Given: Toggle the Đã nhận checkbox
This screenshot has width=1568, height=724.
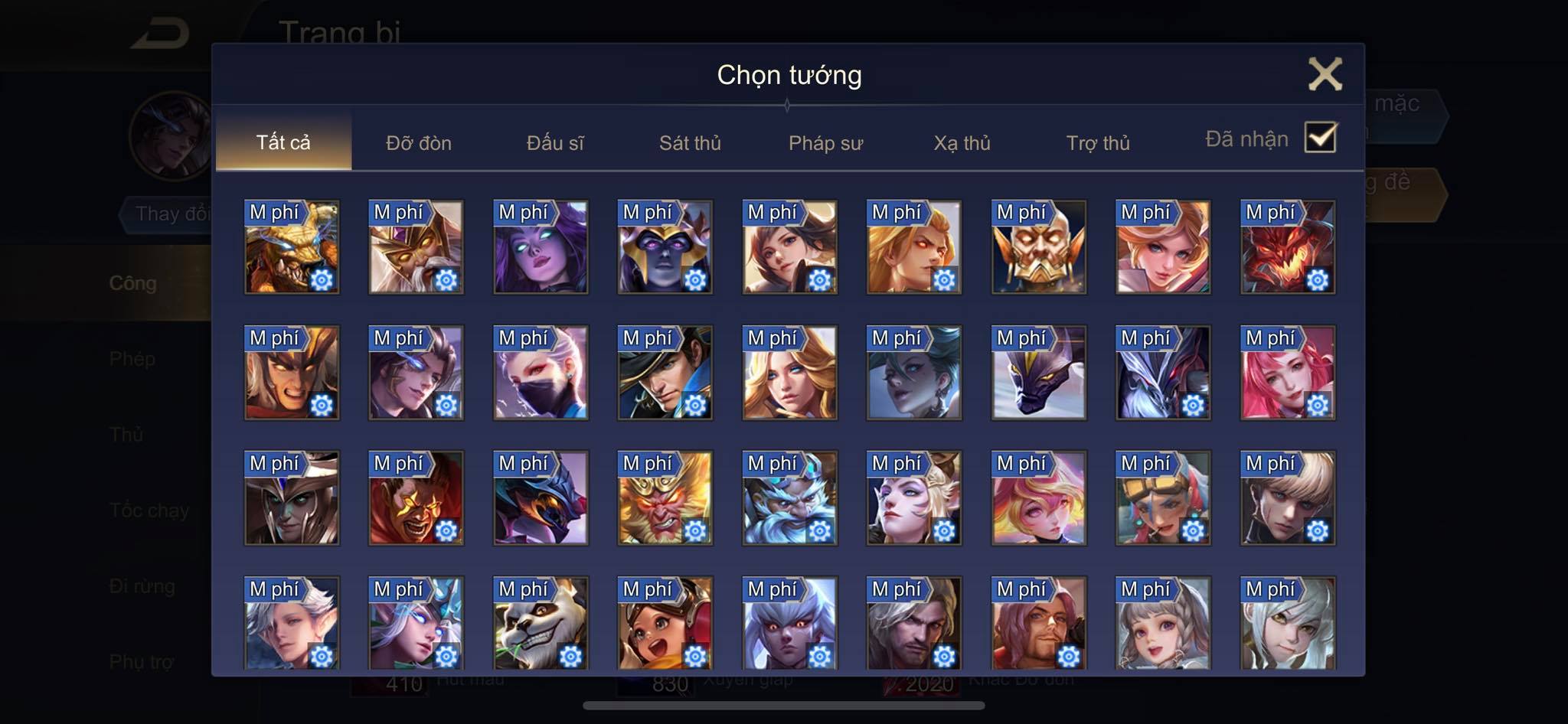Looking at the screenshot, I should tap(1320, 138).
